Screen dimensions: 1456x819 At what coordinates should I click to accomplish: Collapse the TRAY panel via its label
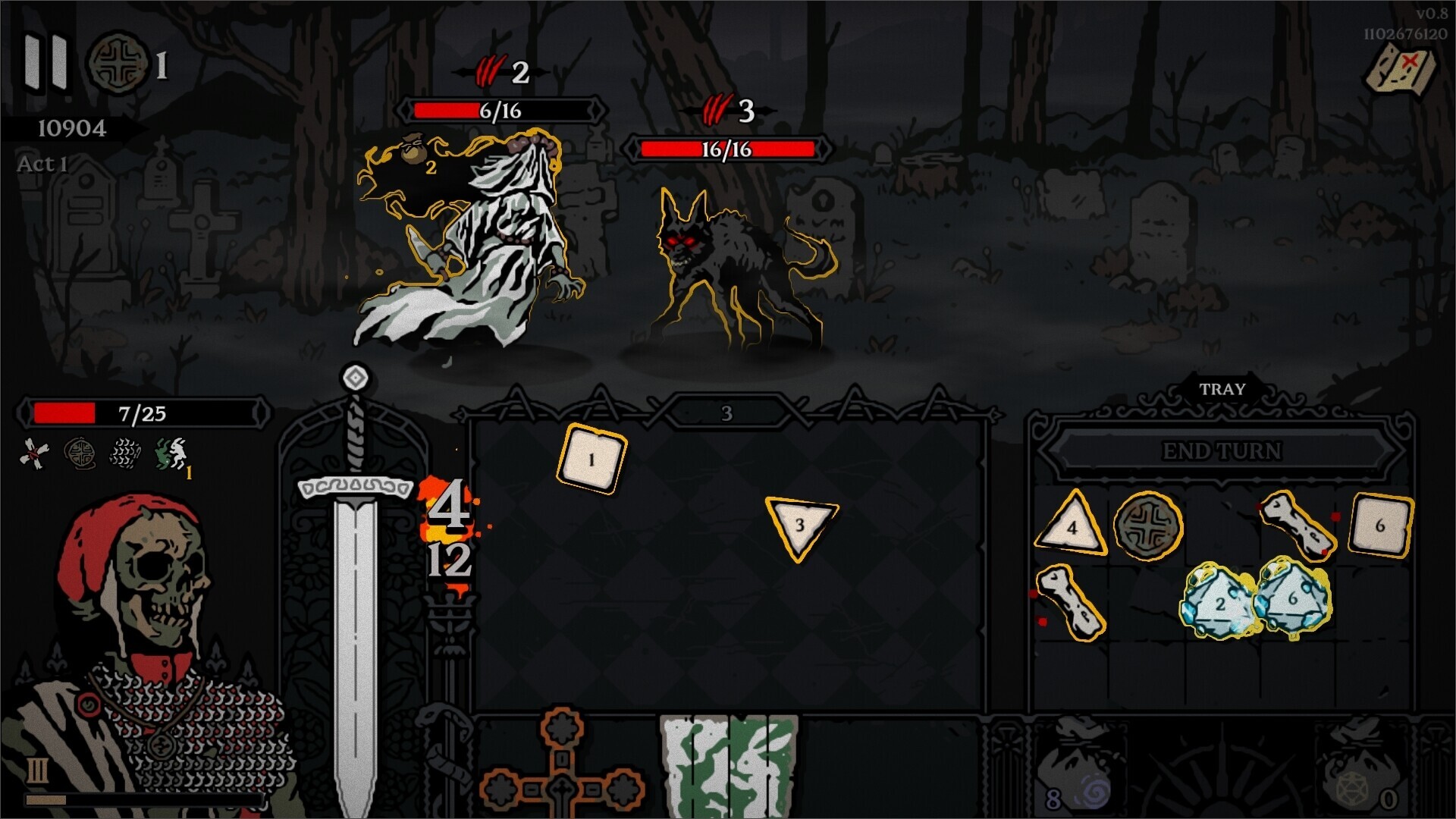[1222, 389]
